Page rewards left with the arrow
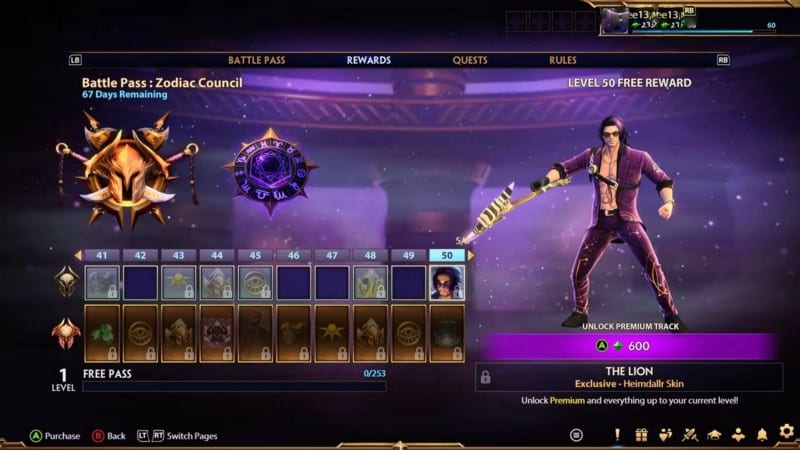The image size is (800, 450). click(x=78, y=255)
